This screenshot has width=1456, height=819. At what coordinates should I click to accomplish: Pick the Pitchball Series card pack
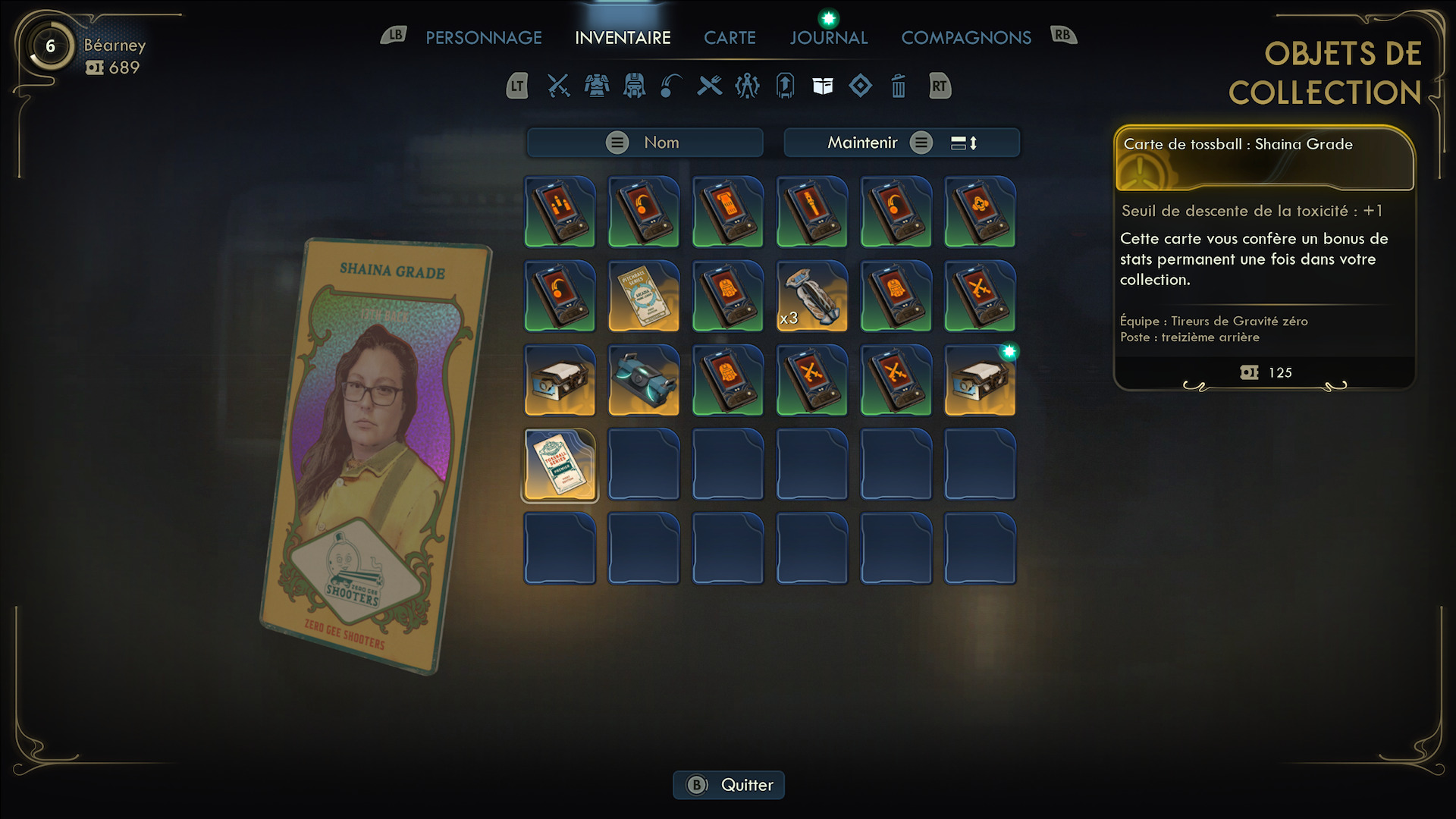(x=644, y=296)
